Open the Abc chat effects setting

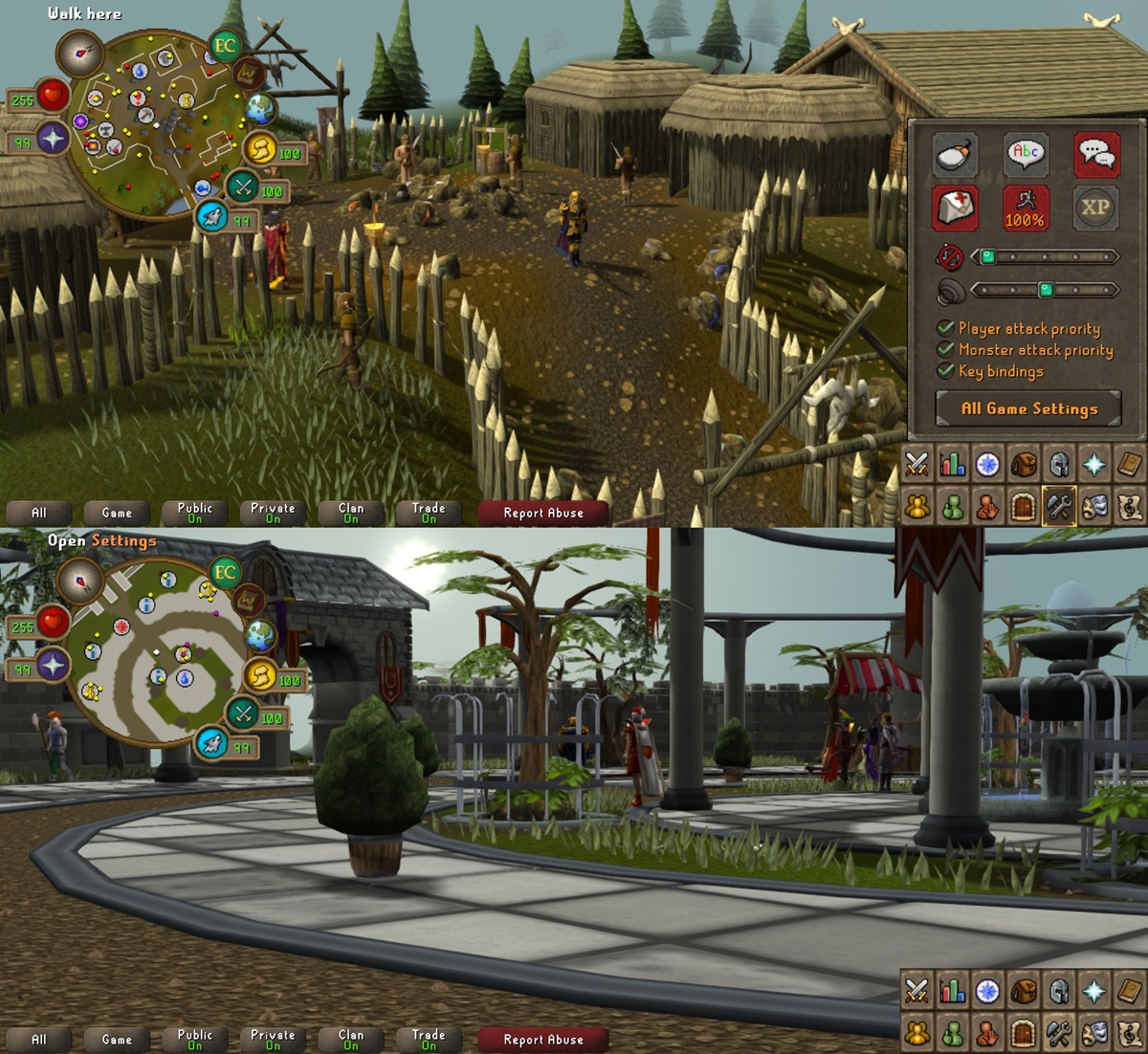[x=1026, y=155]
